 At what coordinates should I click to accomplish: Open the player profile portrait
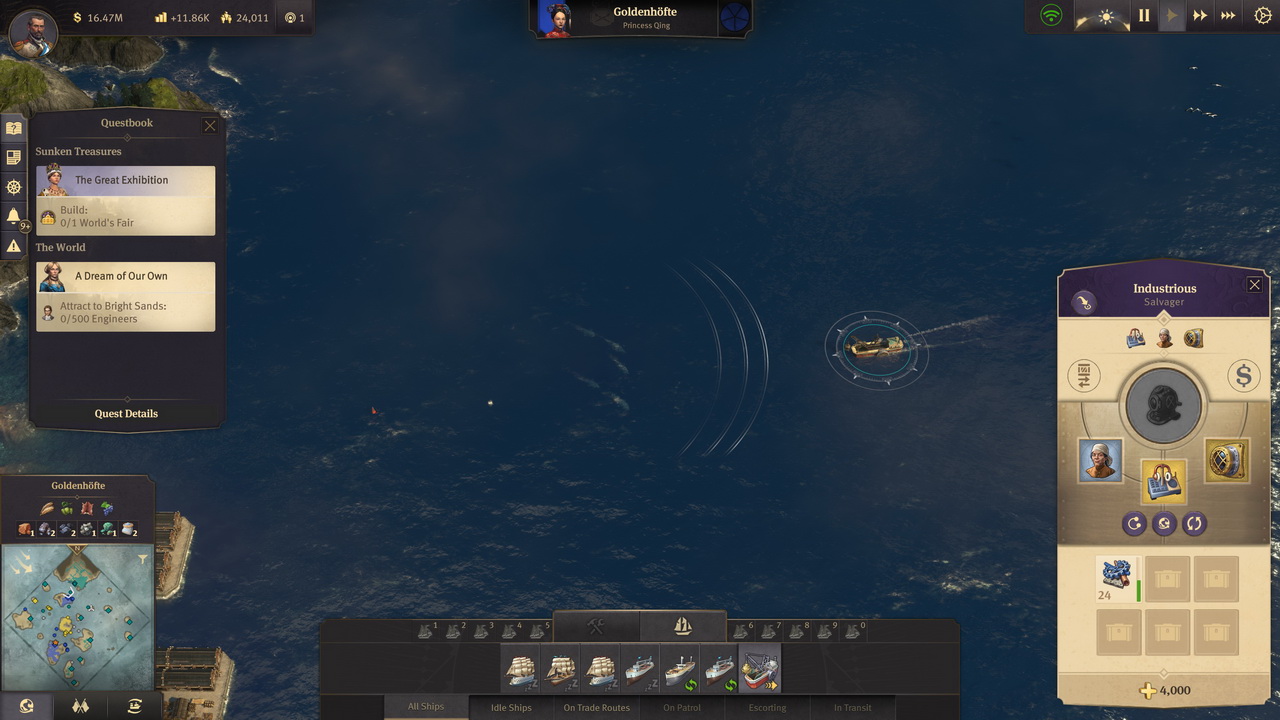tap(33, 32)
